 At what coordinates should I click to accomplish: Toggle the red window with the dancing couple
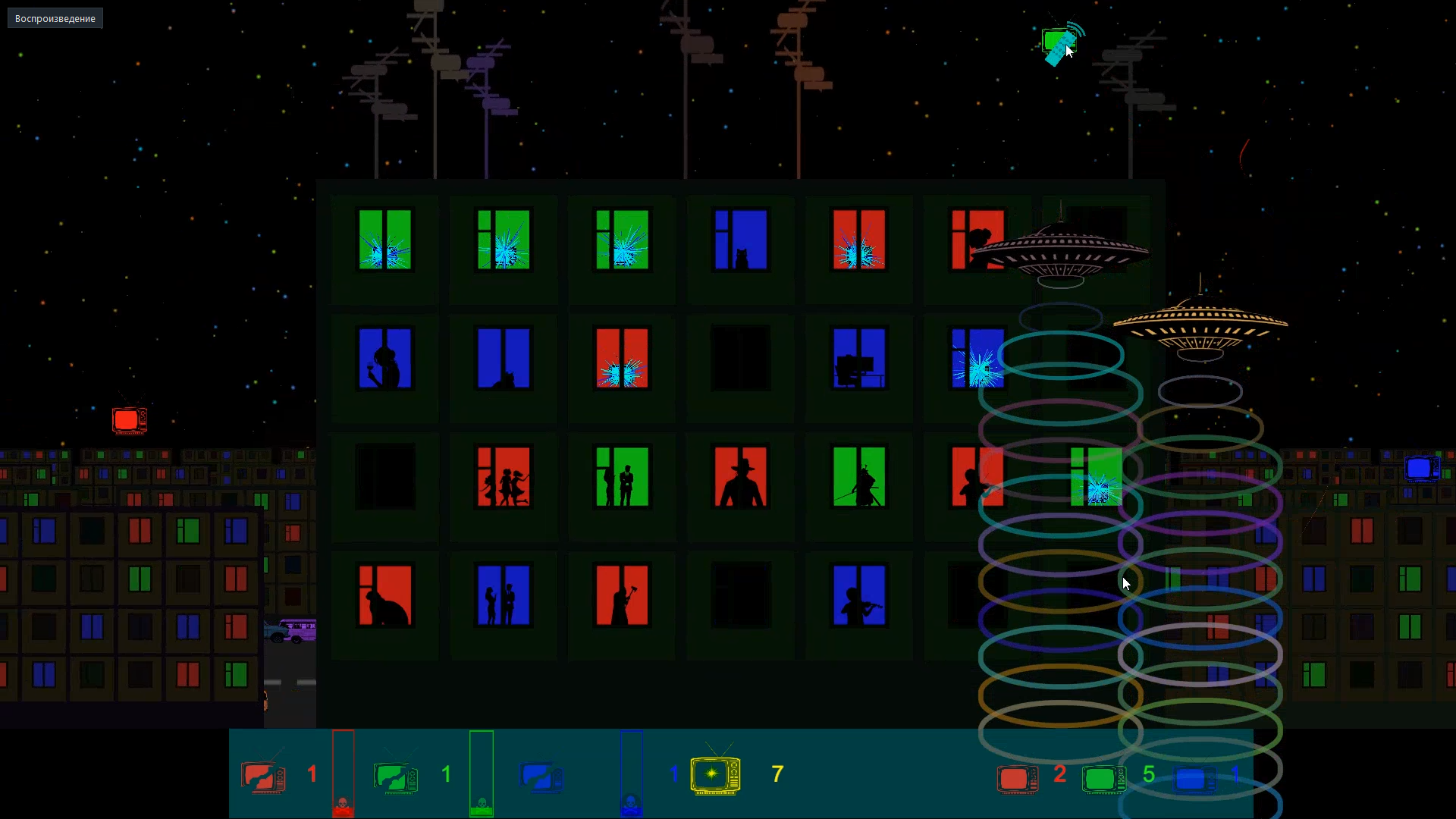tap(502, 477)
